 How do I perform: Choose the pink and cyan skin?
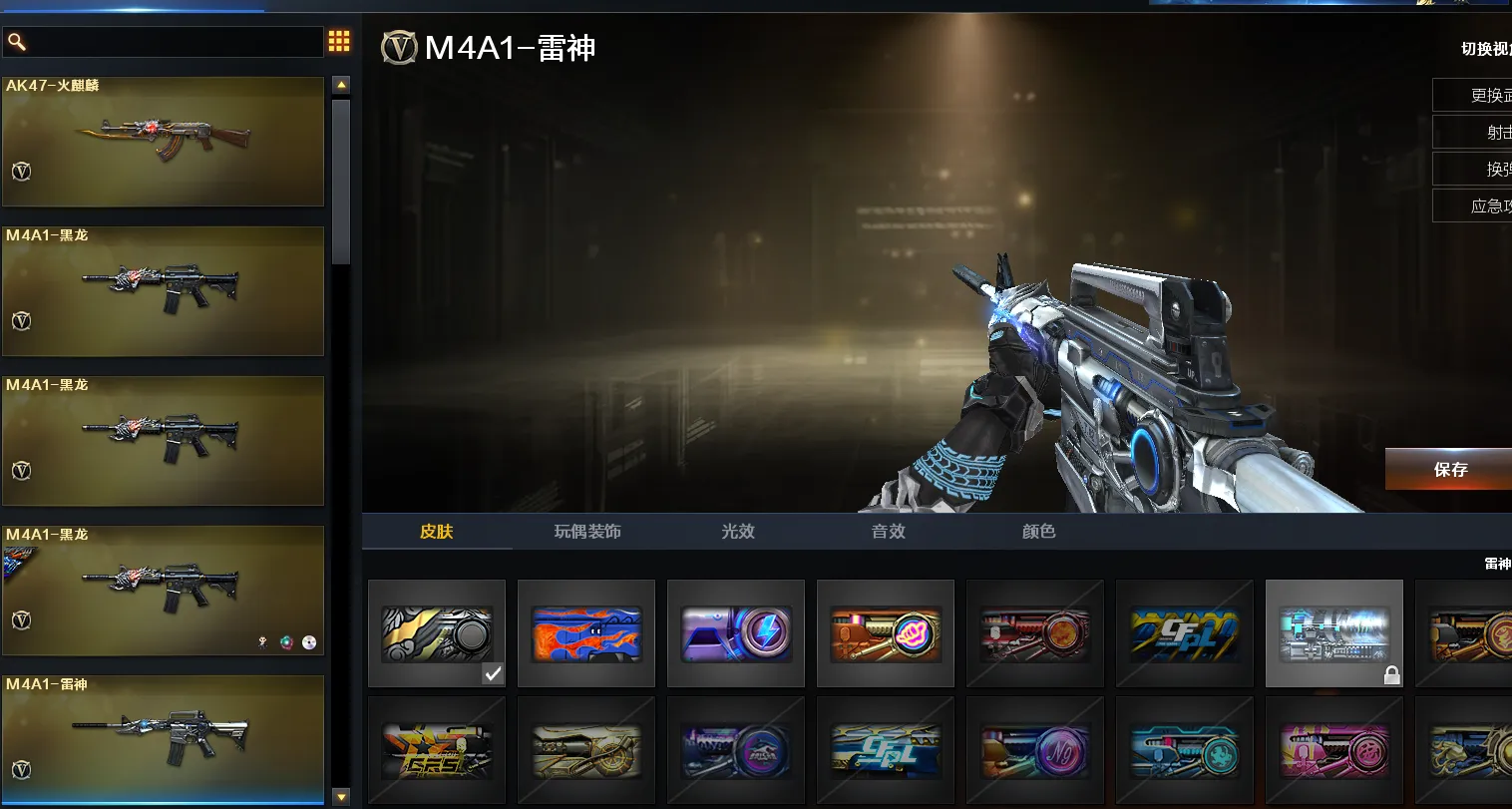click(x=1334, y=750)
